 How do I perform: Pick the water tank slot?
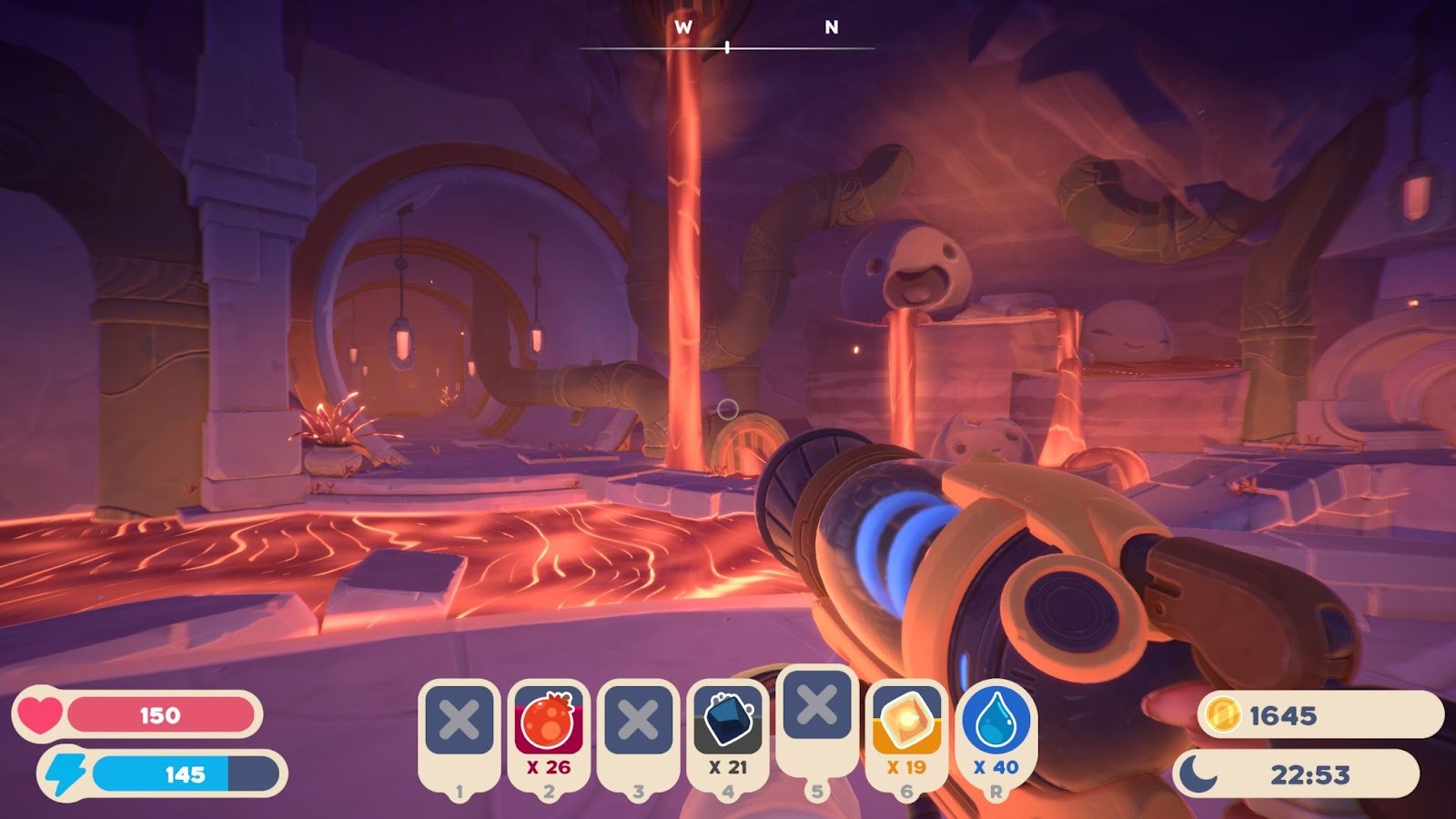[996, 723]
